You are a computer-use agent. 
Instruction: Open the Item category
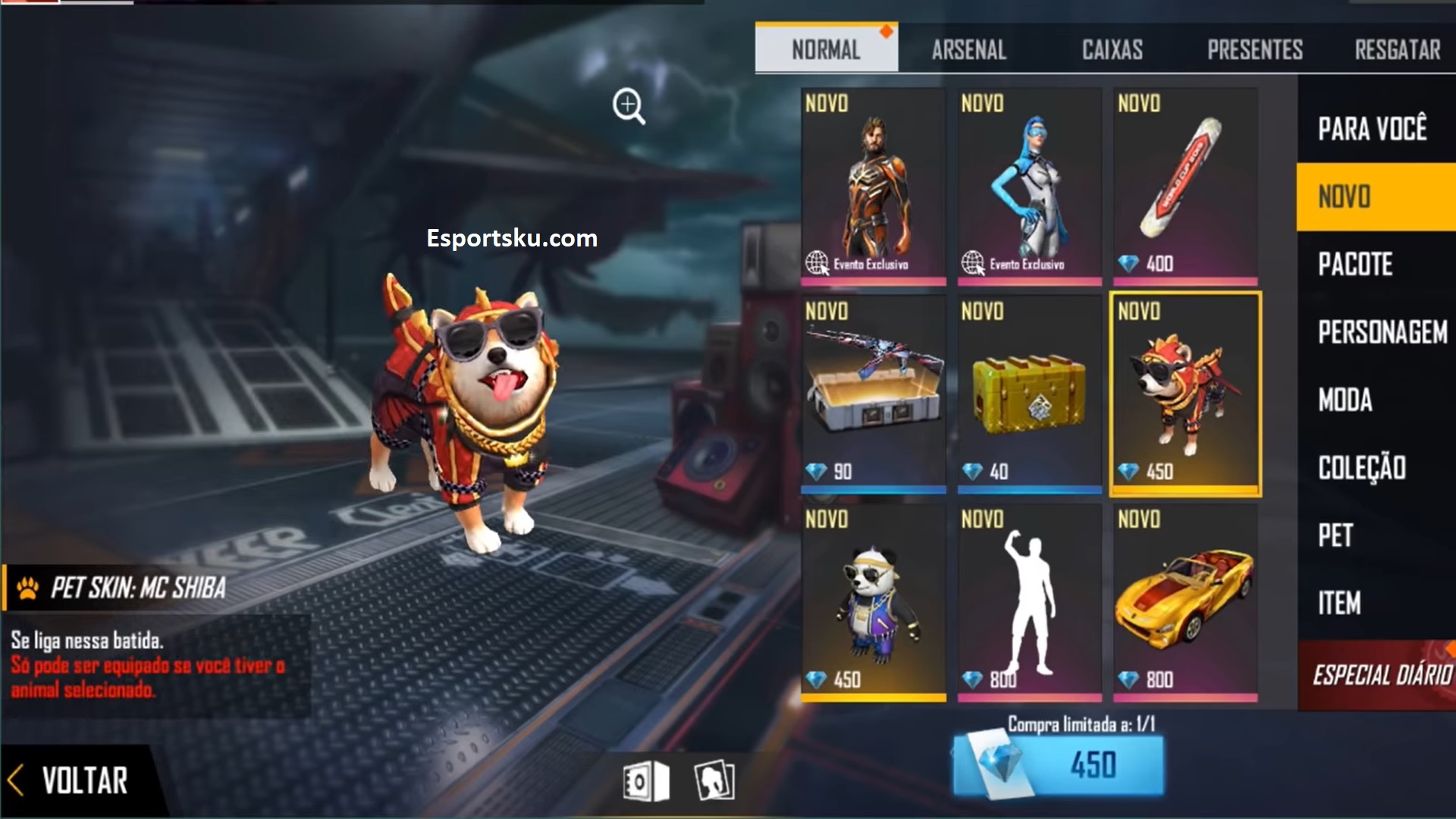1339,604
